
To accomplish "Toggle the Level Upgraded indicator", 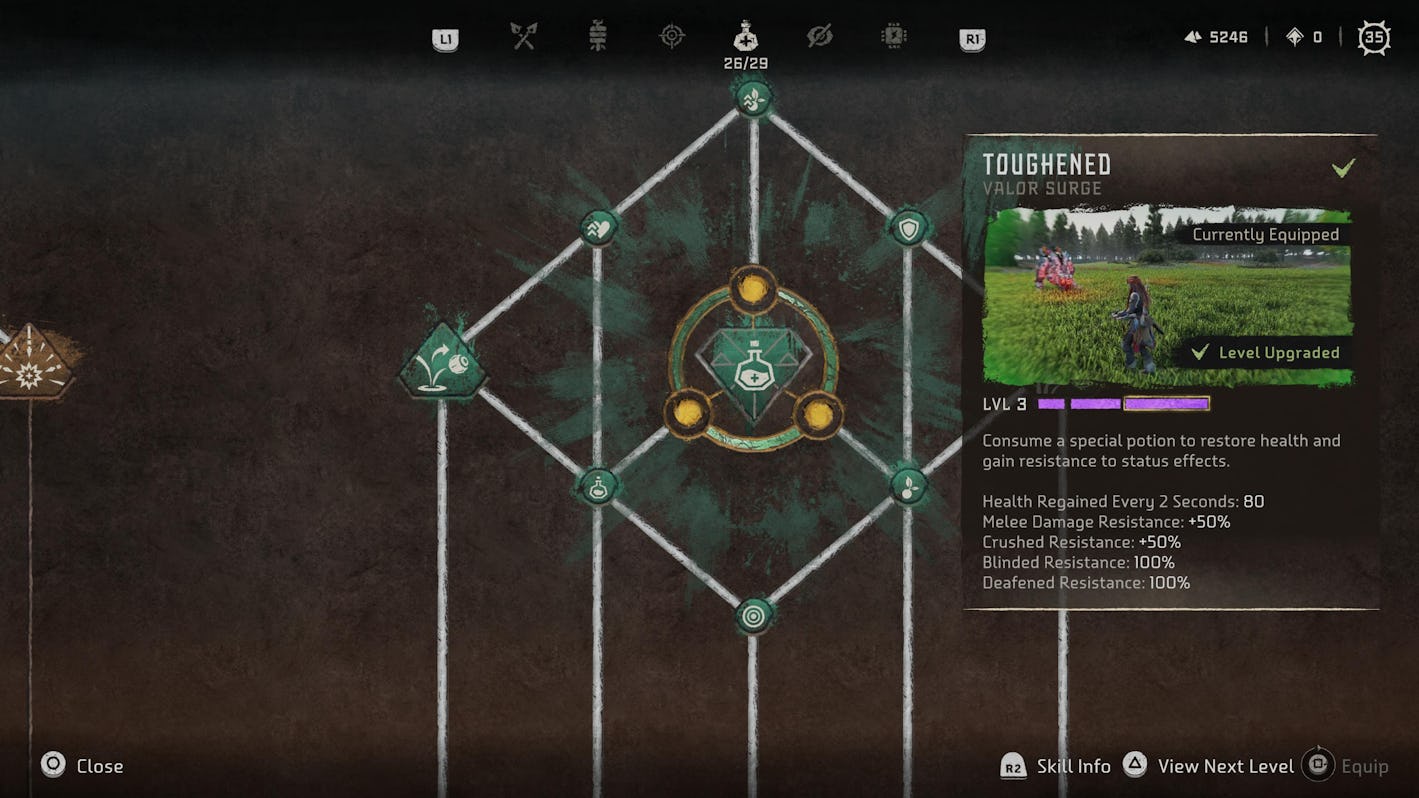I will click(x=1278, y=352).
